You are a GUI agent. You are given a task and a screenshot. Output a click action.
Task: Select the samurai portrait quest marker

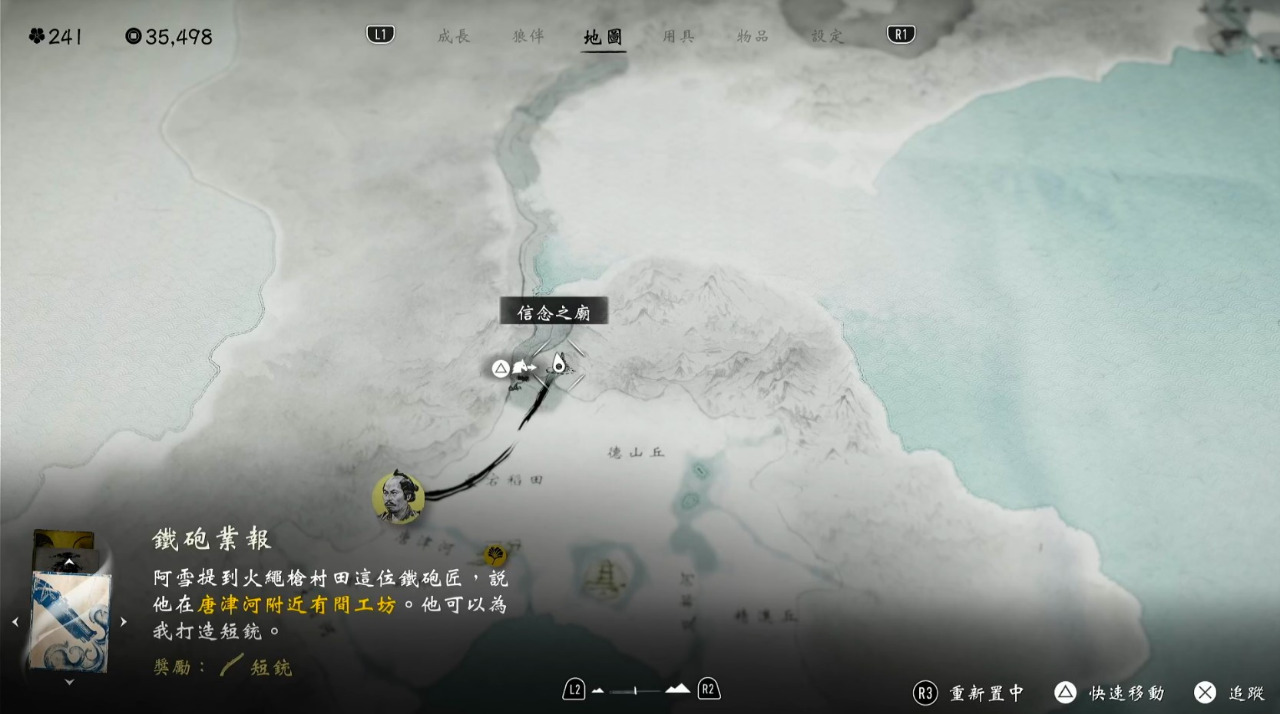pos(398,497)
